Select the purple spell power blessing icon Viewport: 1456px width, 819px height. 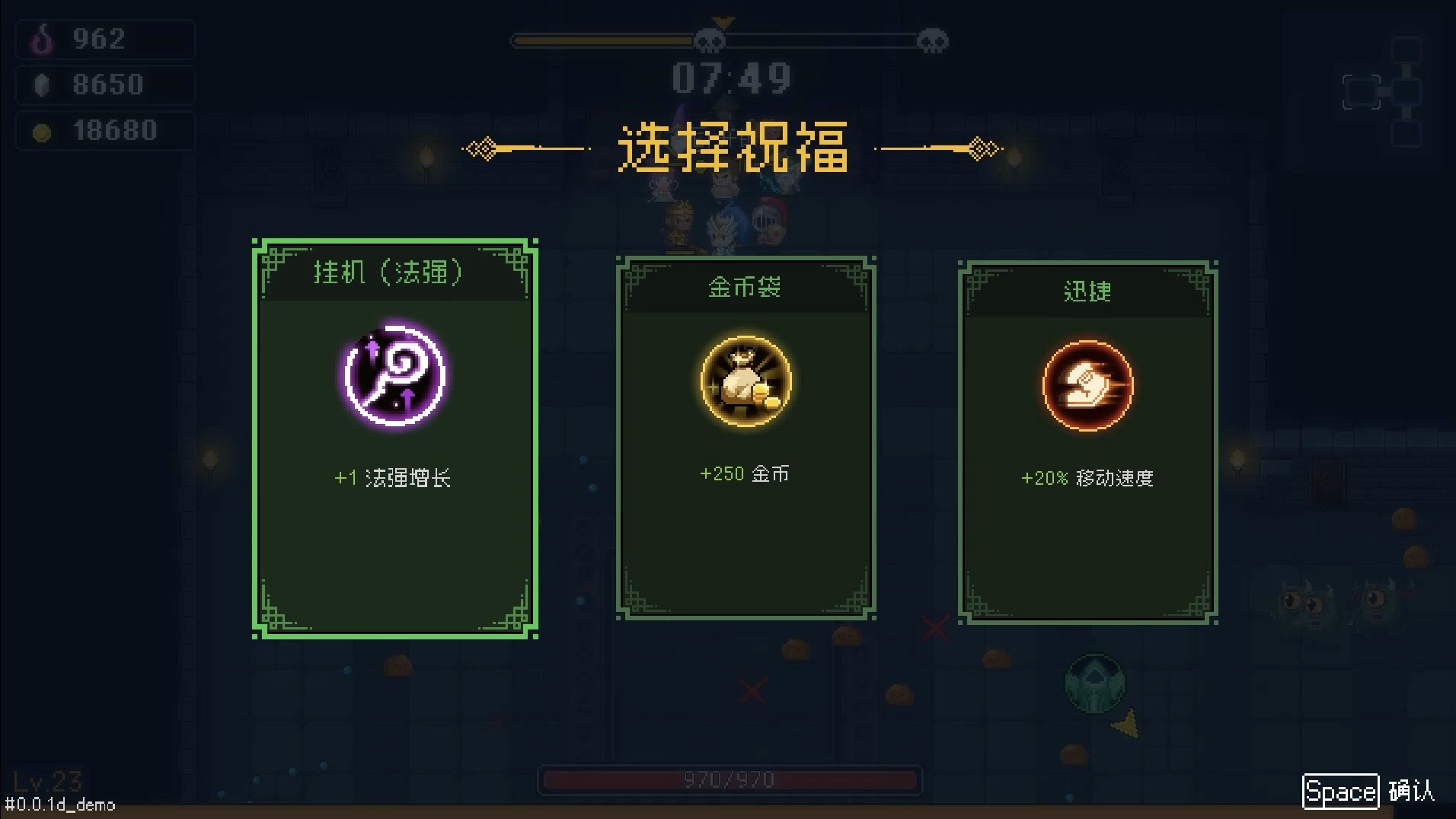point(394,378)
